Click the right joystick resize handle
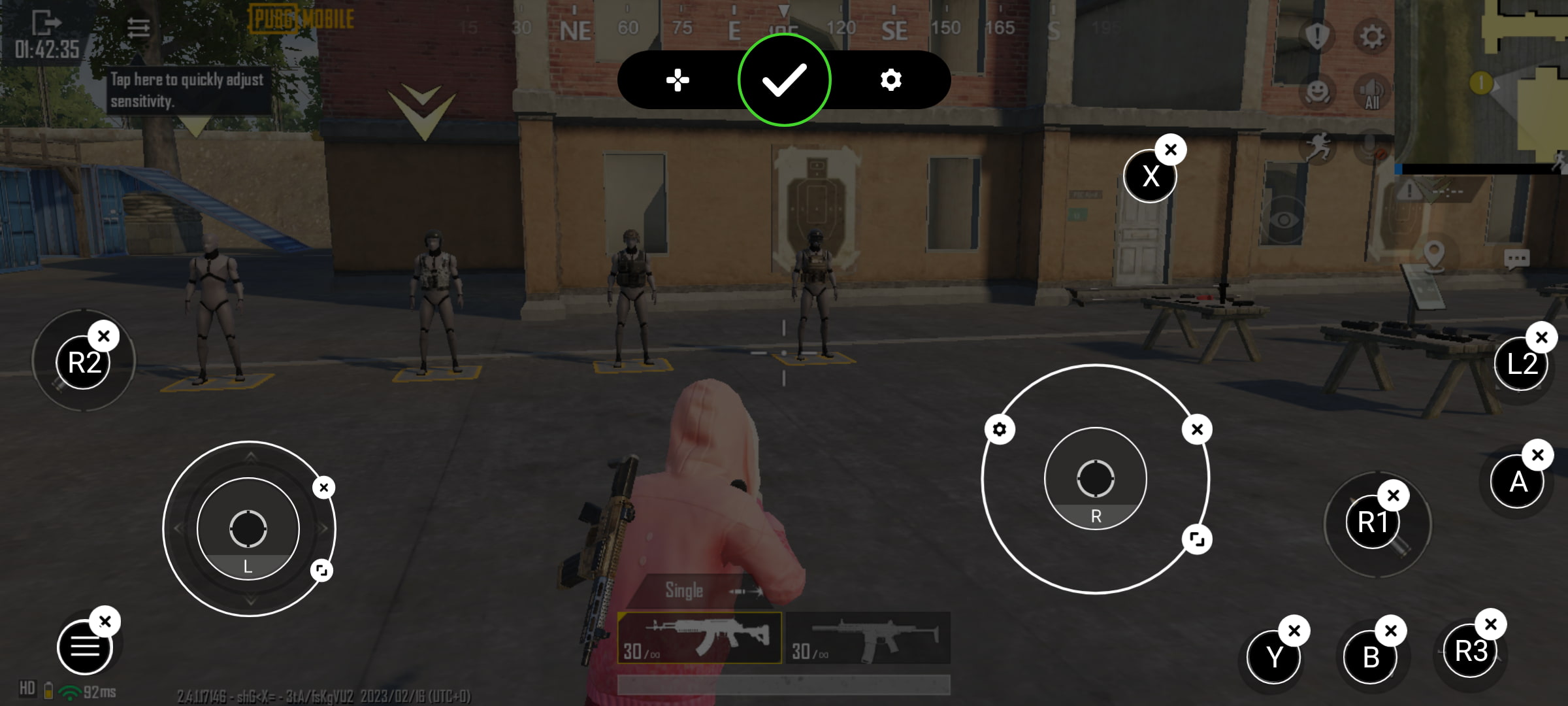The height and width of the screenshot is (706, 1568). (1197, 539)
